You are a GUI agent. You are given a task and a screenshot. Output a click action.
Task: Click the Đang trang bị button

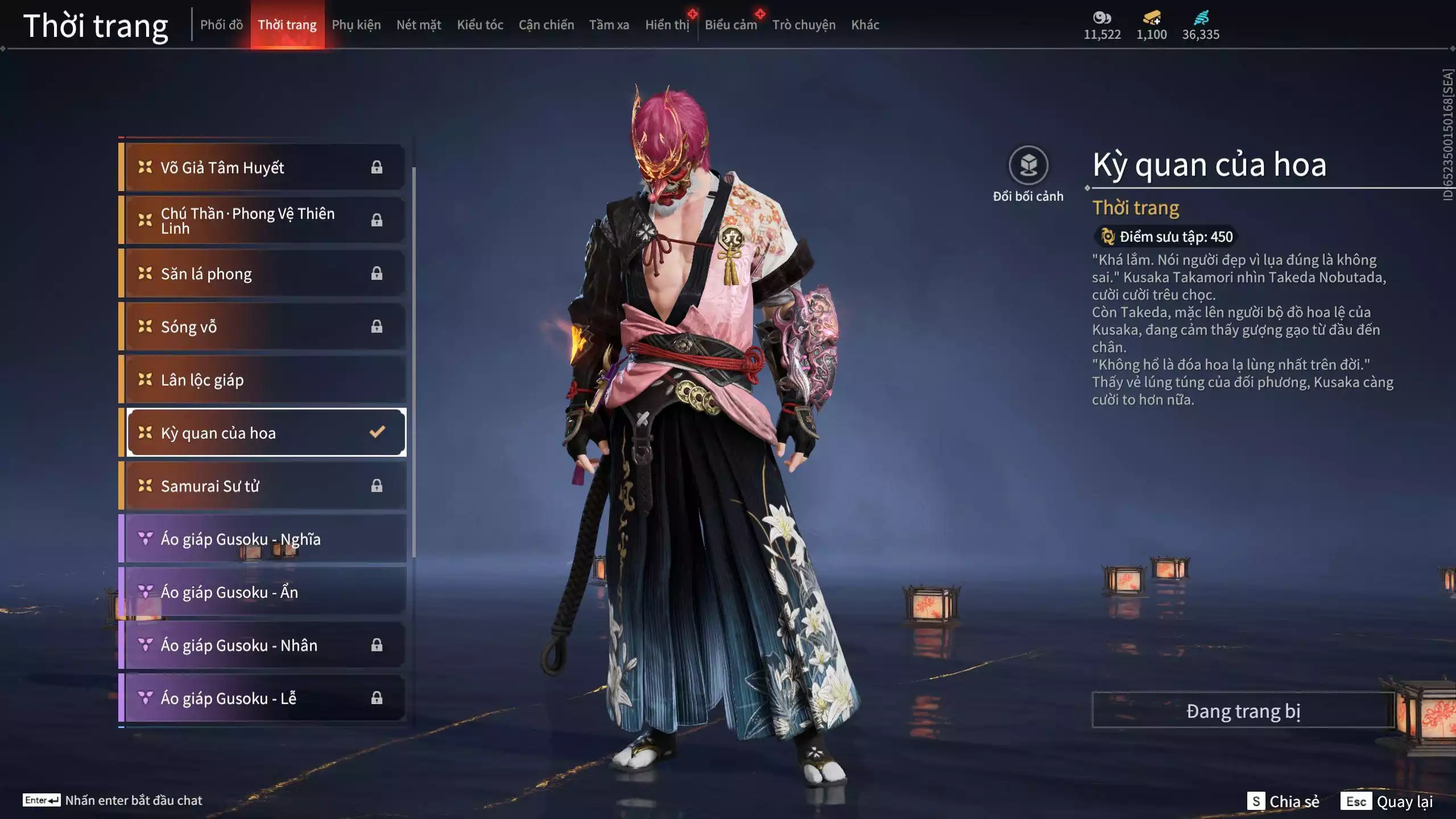coord(1243,711)
